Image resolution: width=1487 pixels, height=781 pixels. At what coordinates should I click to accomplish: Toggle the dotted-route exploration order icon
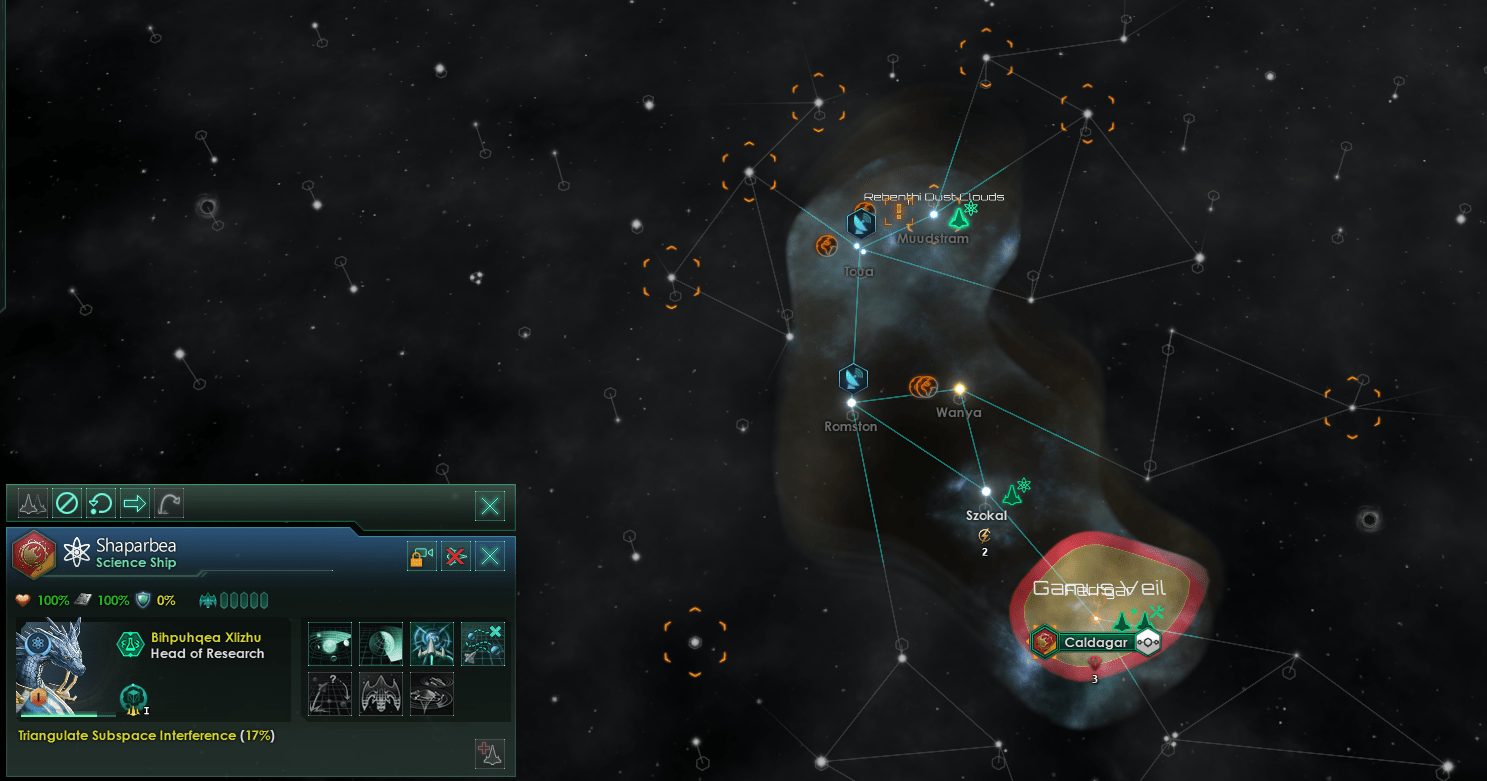click(482, 644)
